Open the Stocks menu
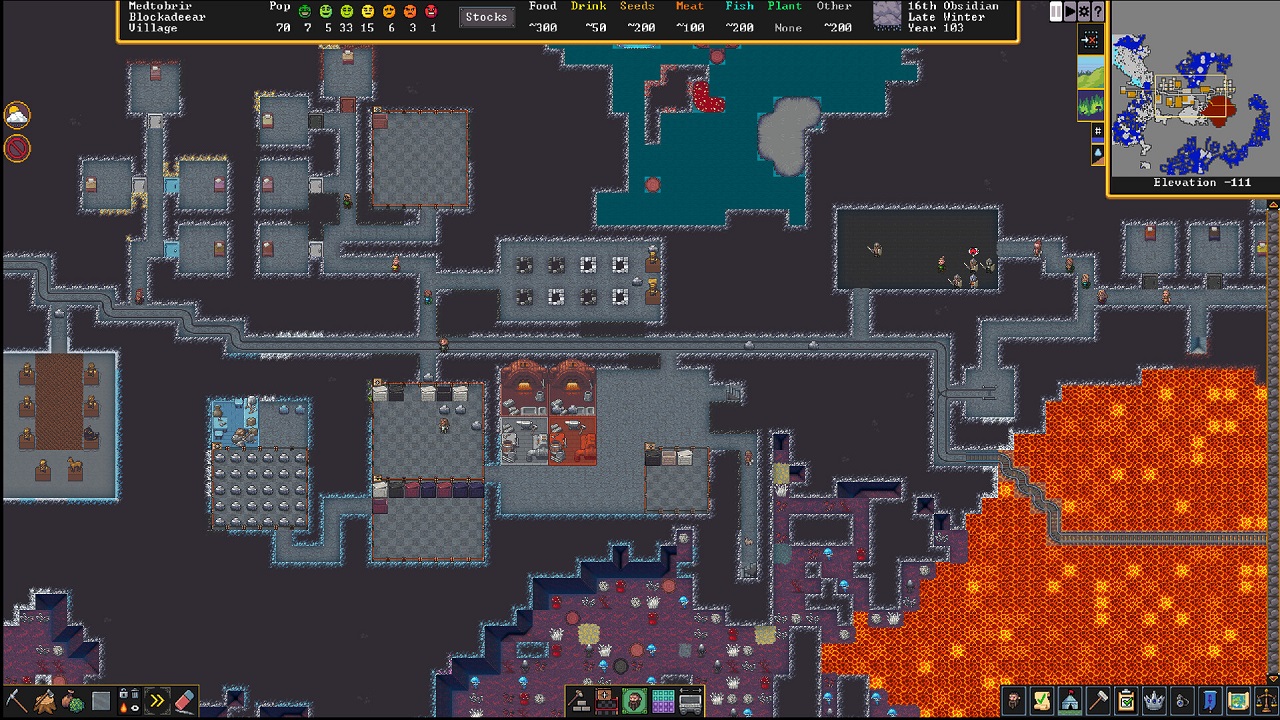Viewport: 1280px width, 720px height. click(486, 16)
